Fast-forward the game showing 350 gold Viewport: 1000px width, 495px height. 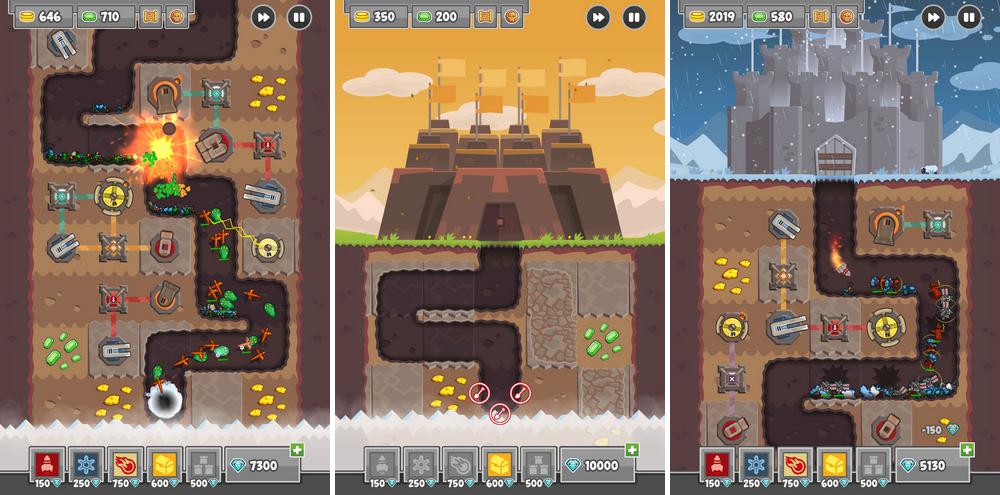point(598,16)
